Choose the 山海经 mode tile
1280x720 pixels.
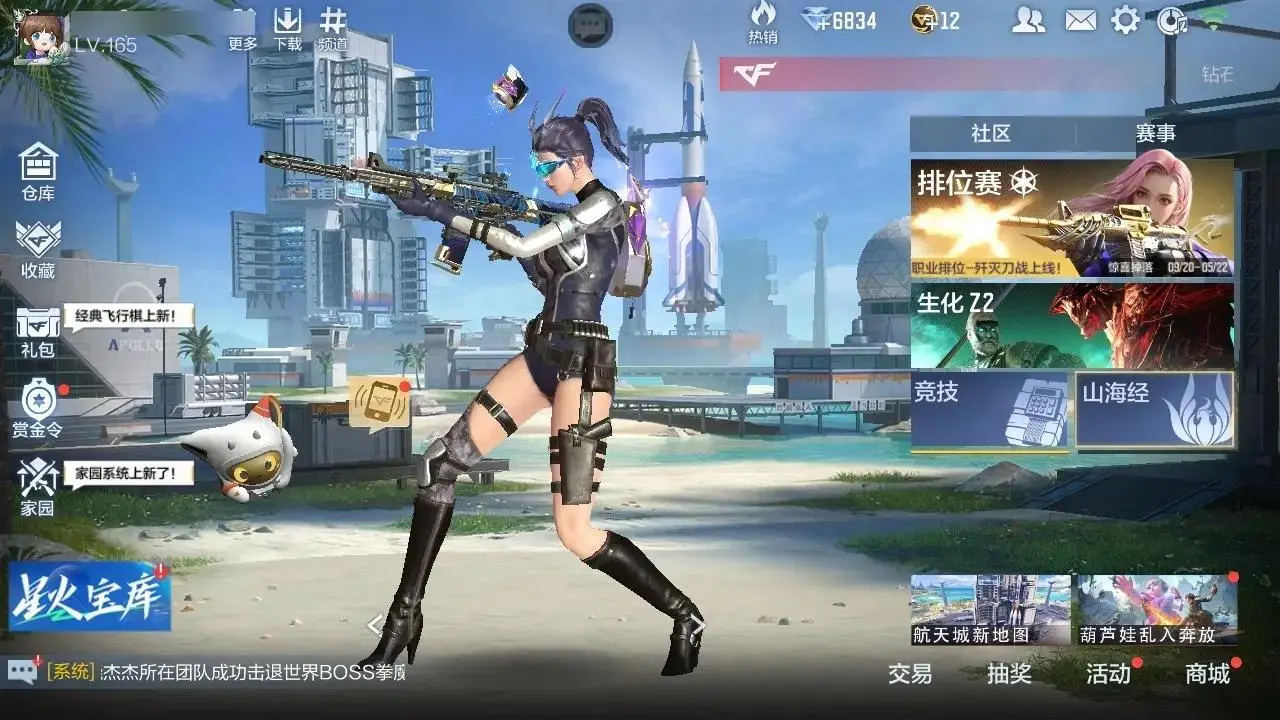(1154, 408)
